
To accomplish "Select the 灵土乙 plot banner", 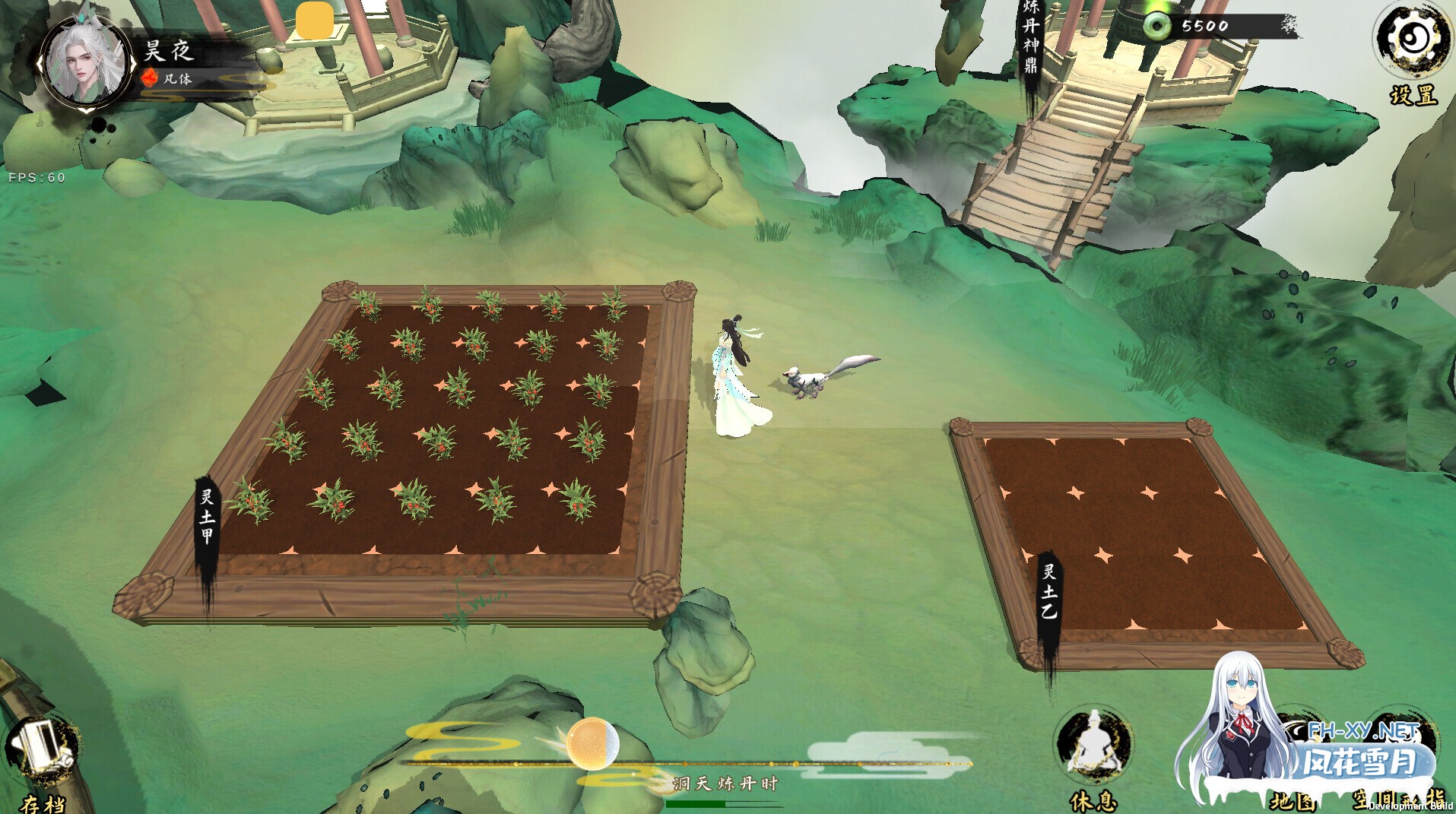I will pyautogui.click(x=1050, y=594).
